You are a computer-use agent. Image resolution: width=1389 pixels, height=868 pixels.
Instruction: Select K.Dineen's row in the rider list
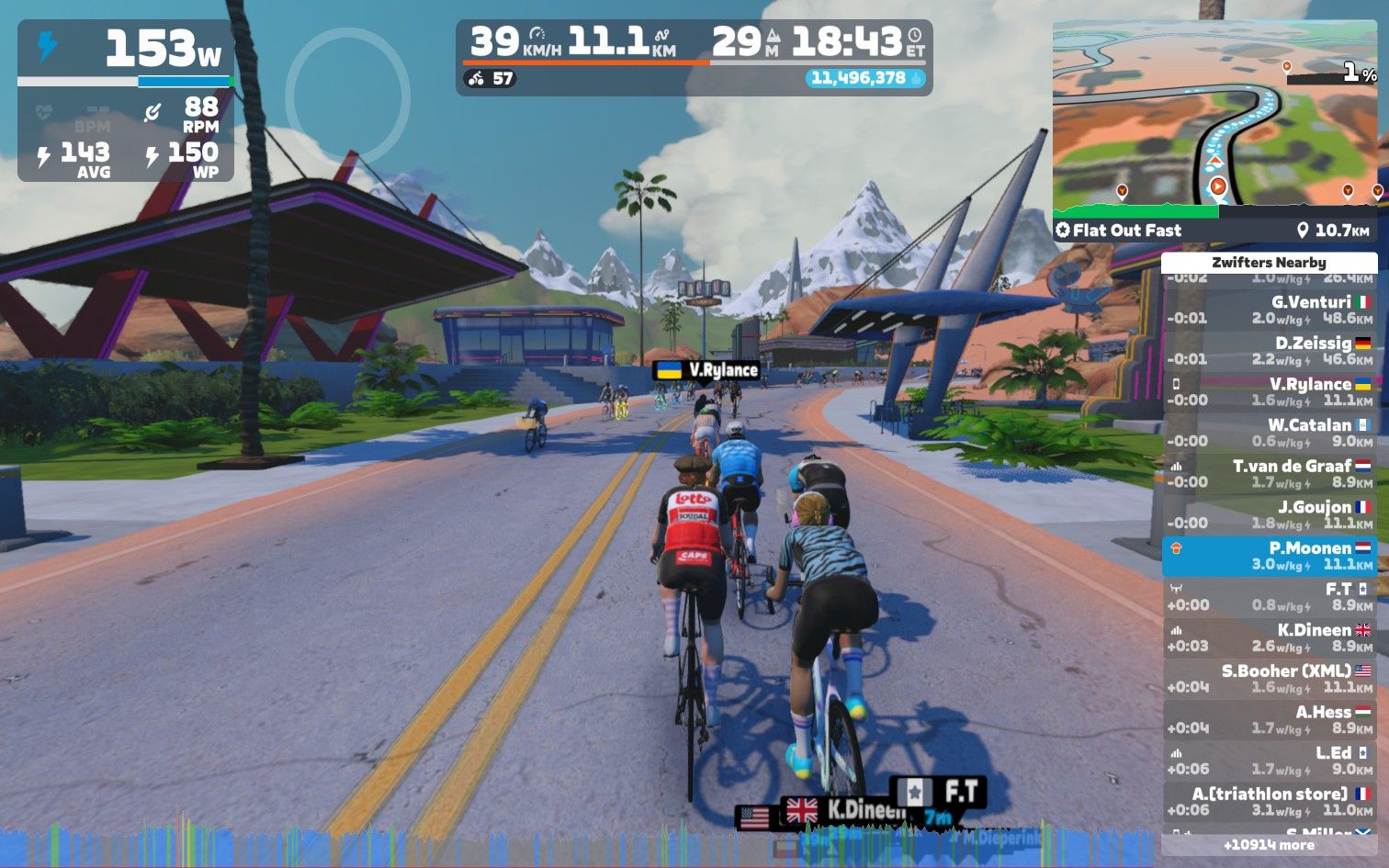[1269, 637]
